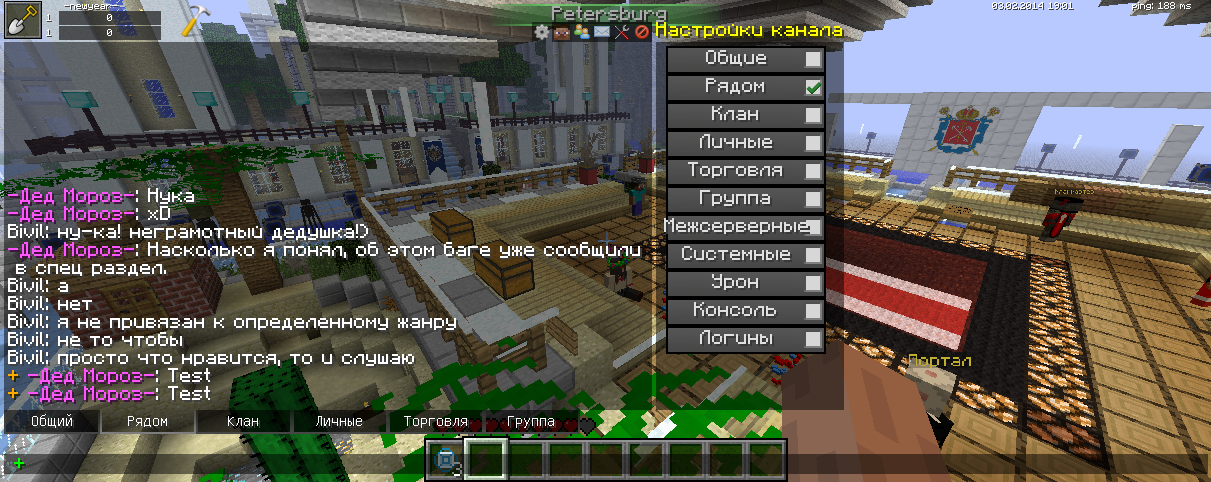Enable the Торговля channel setting

(813, 171)
